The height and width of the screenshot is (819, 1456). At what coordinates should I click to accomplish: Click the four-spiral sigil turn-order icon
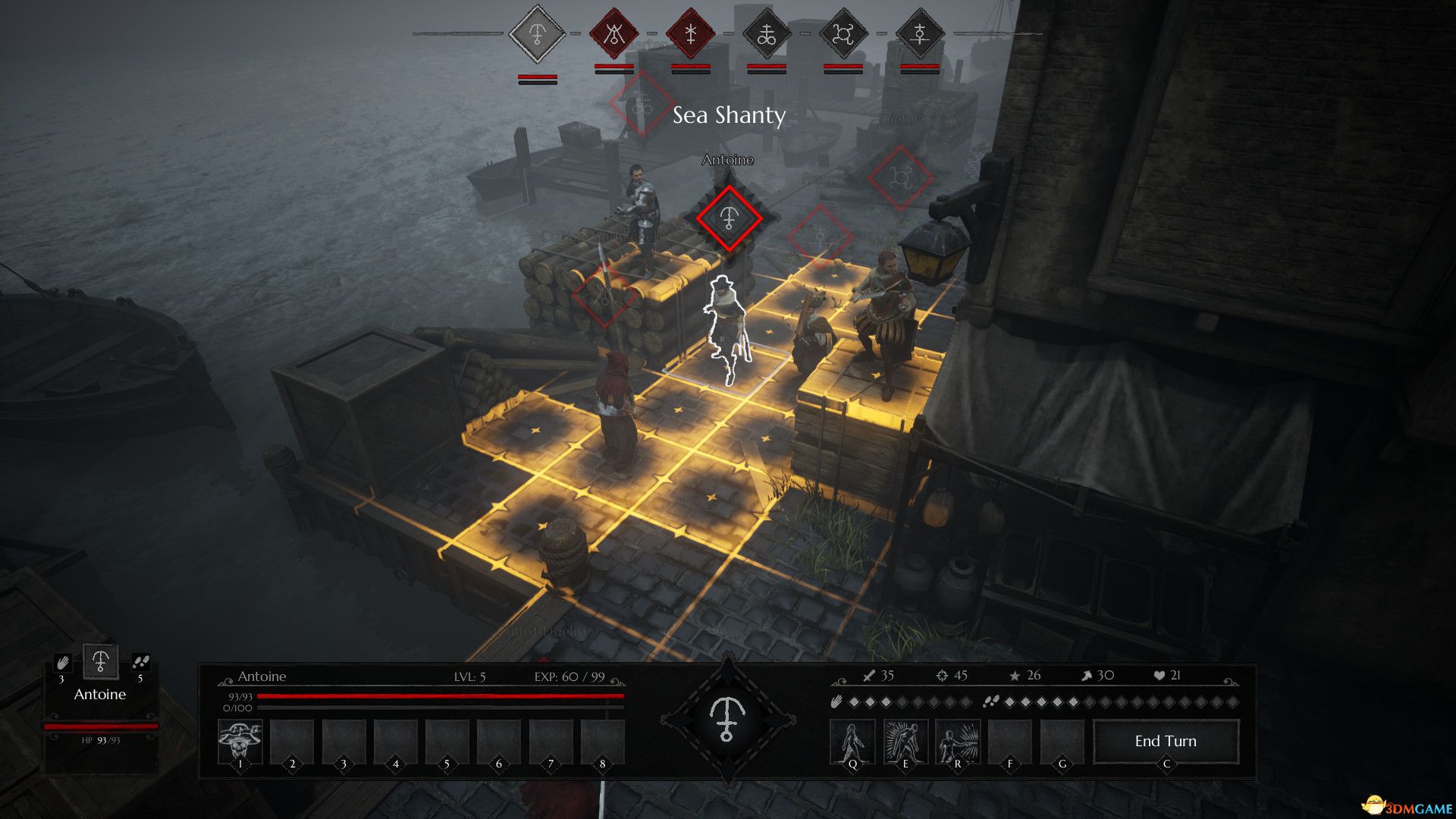843,34
